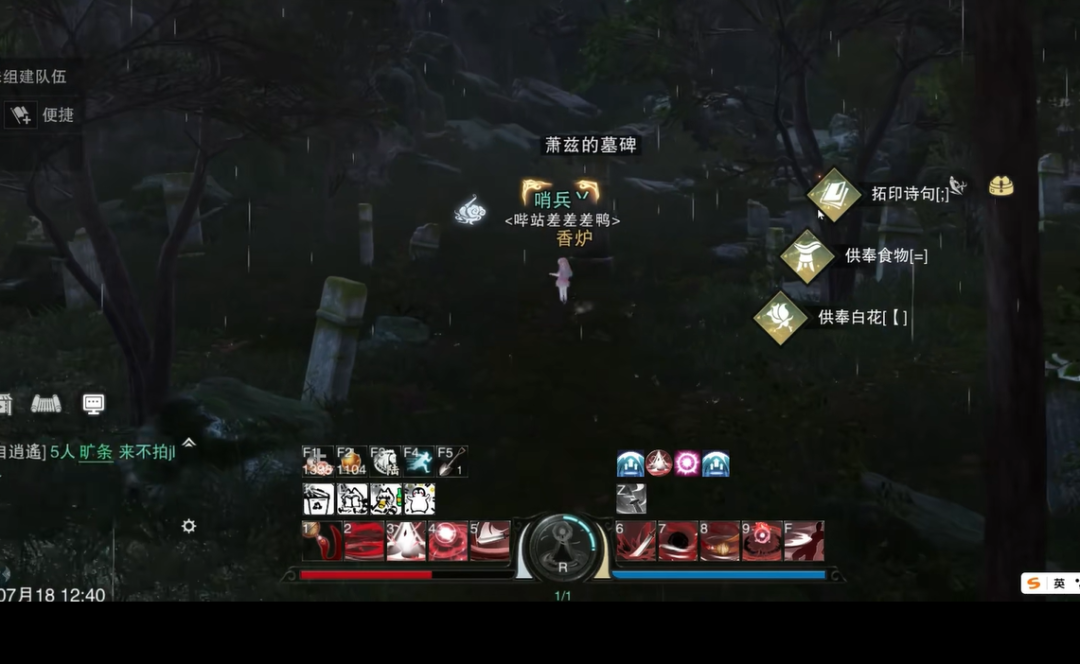Open the chat settings gear icon
The width and height of the screenshot is (1080, 664).
188,526
